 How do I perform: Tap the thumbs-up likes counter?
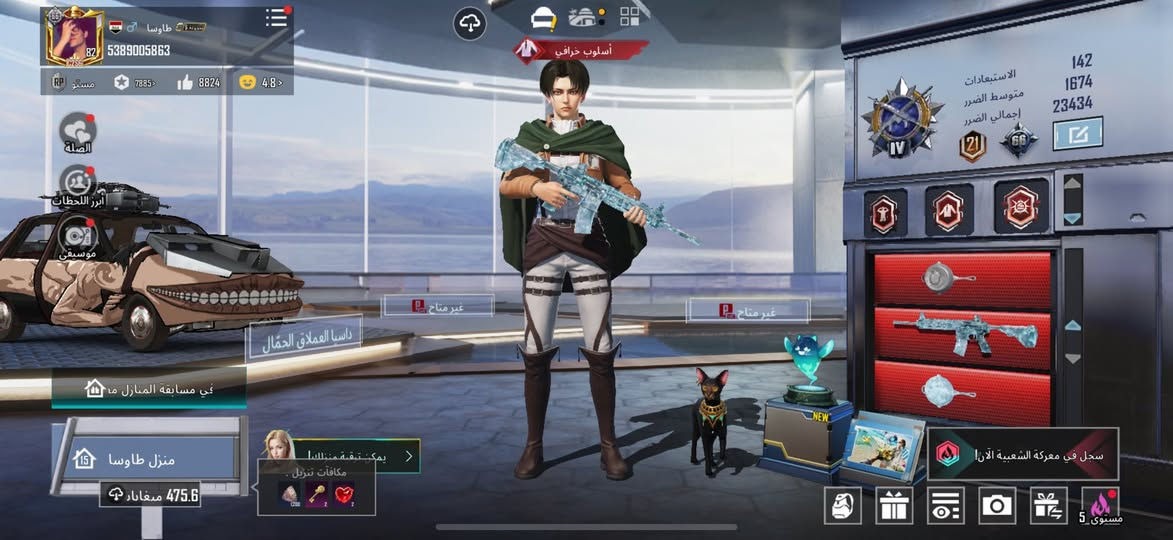pyautogui.click(x=198, y=83)
